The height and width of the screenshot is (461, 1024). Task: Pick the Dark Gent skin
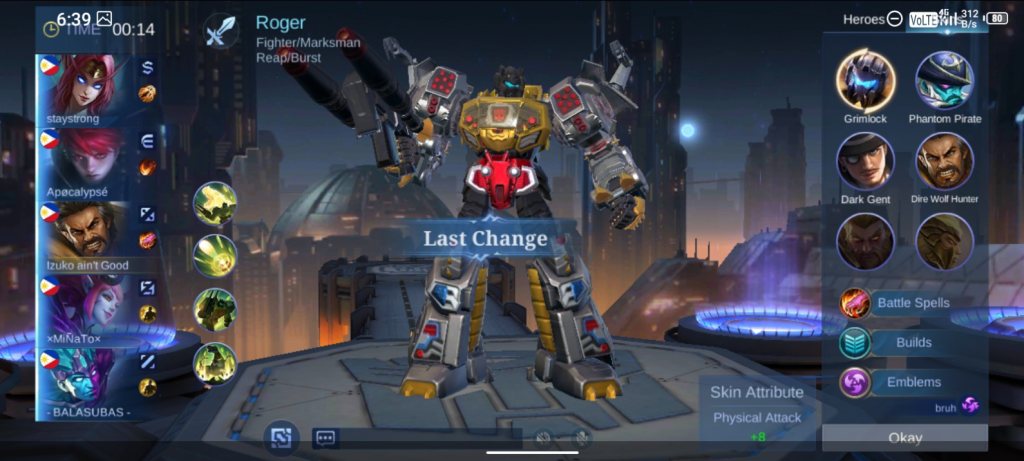coord(866,160)
